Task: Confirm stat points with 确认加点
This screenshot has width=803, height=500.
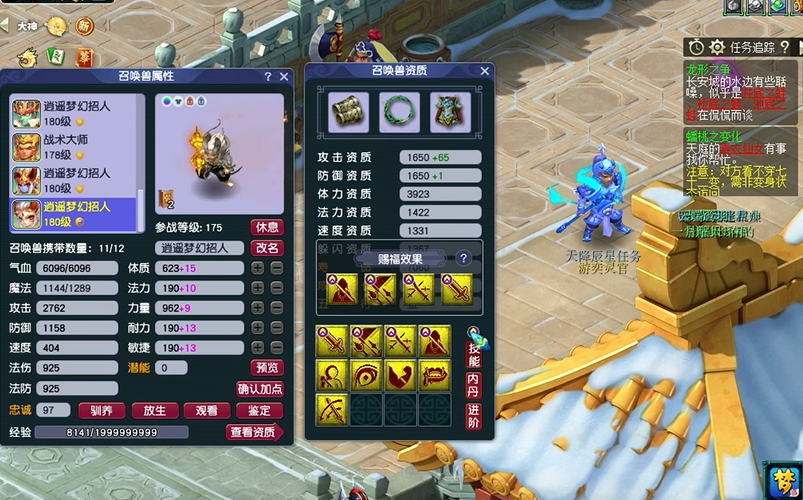Action: (x=260, y=389)
